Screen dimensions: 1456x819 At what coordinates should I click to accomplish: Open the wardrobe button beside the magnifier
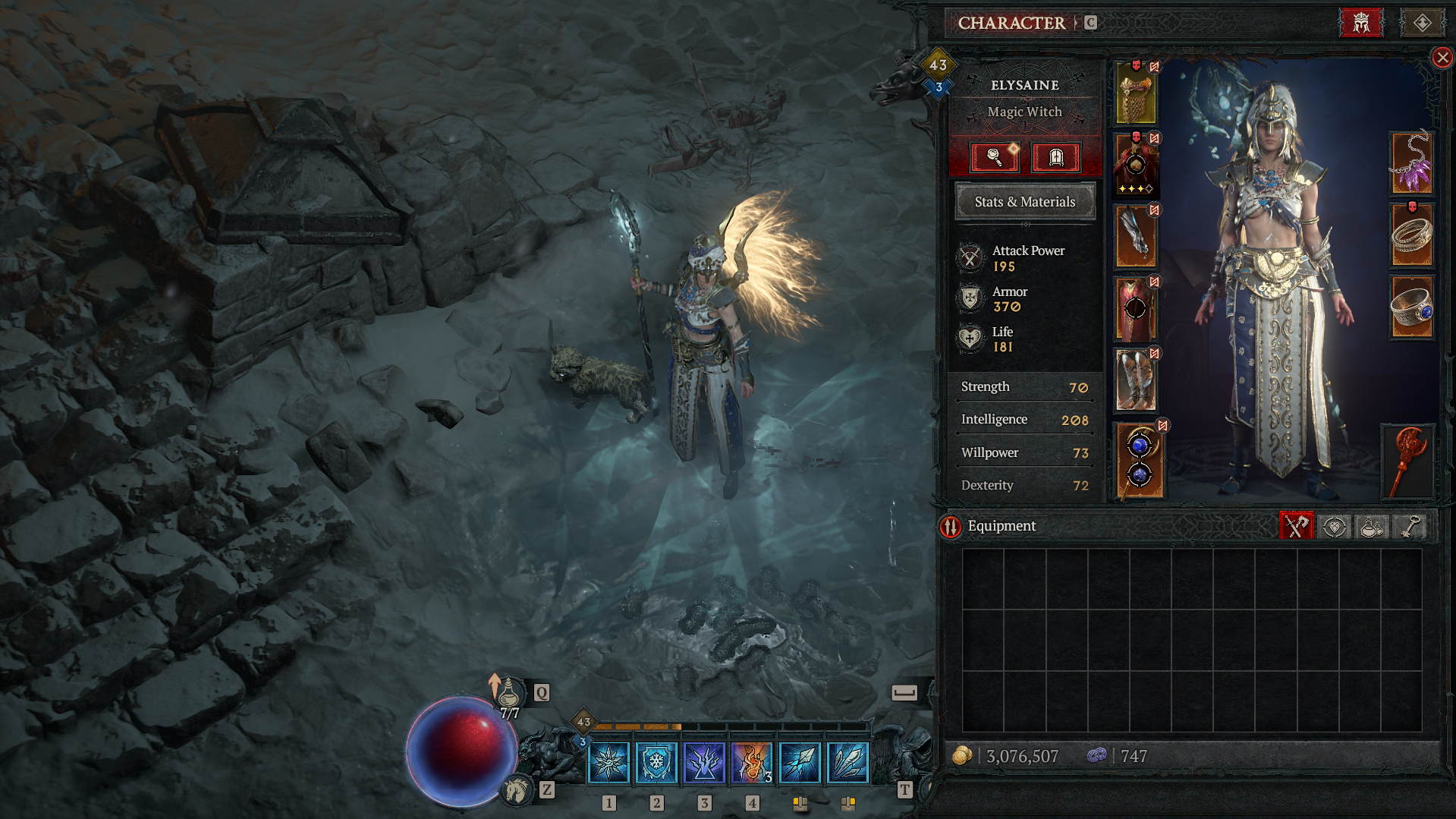coord(1055,157)
